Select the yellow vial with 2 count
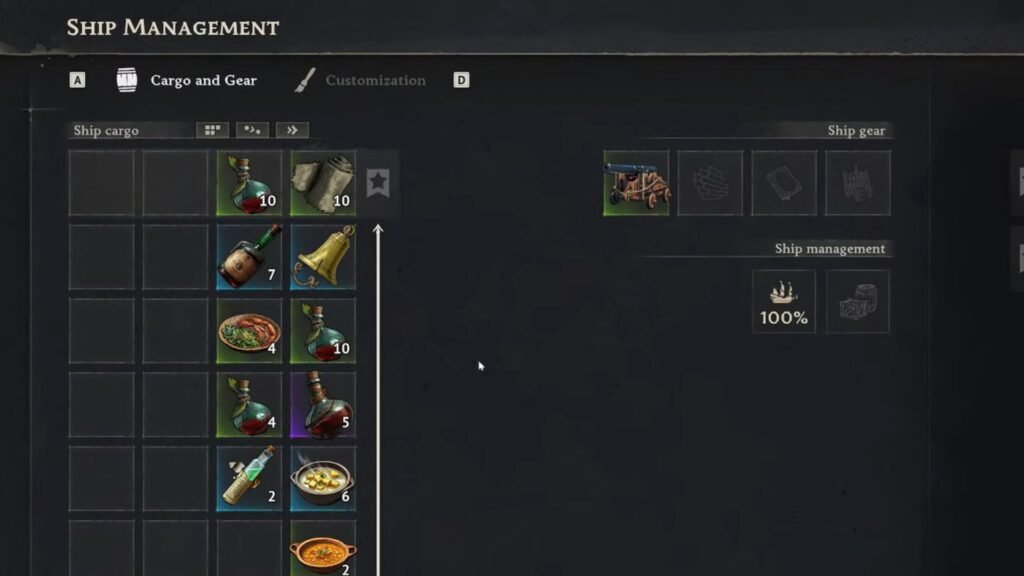1024x576 pixels. pos(249,479)
